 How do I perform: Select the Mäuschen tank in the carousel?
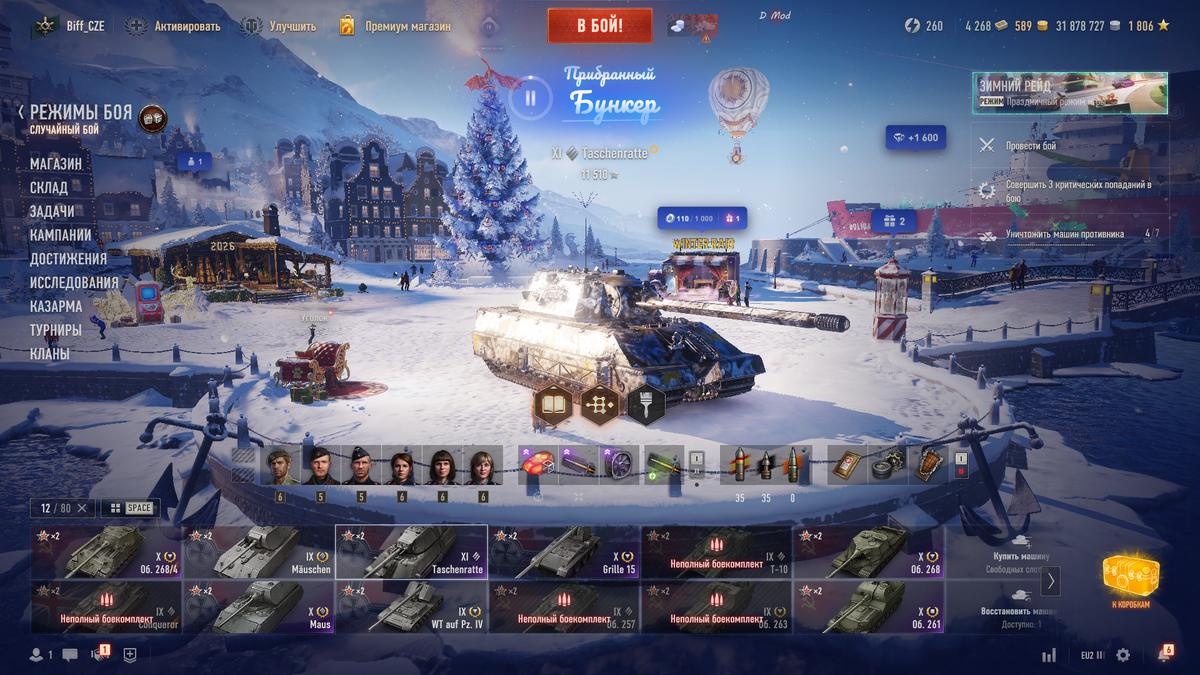coord(258,552)
